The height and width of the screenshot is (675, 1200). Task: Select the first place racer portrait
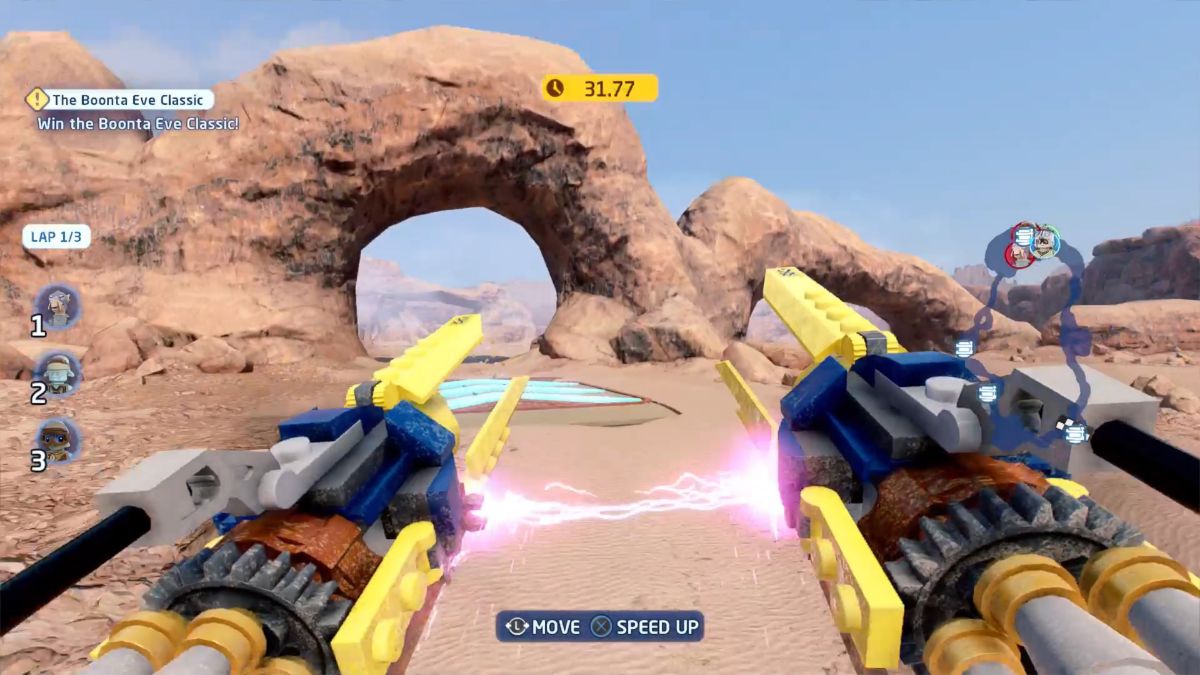(59, 306)
